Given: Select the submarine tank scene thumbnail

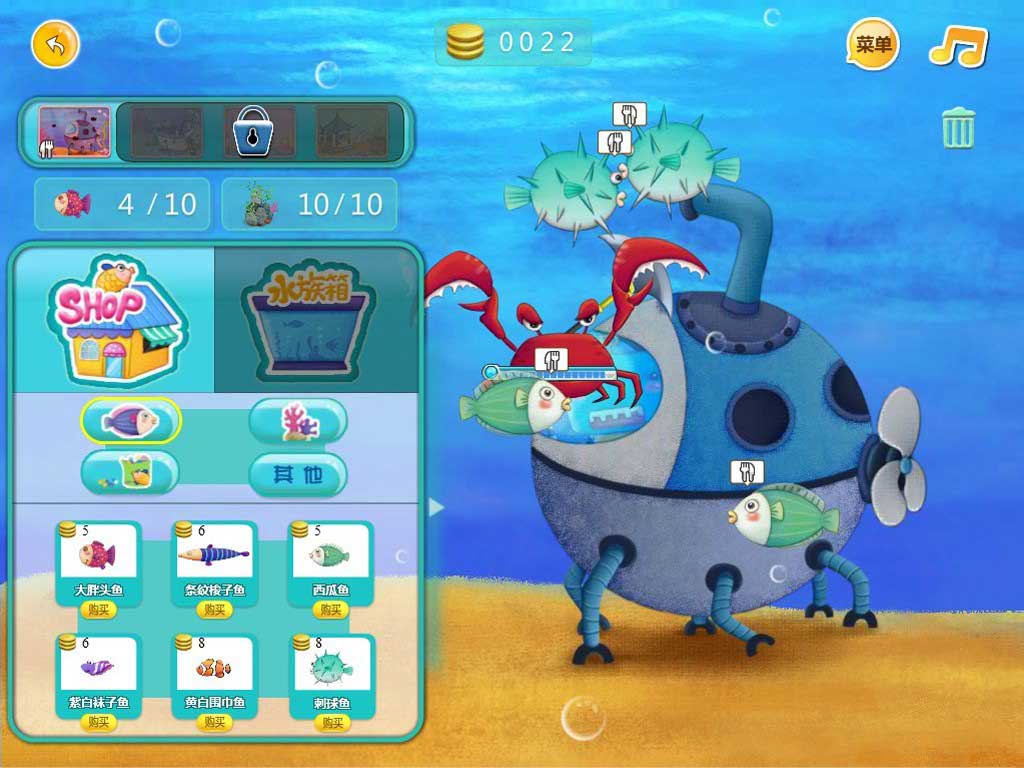Looking at the screenshot, I should coord(75,132).
